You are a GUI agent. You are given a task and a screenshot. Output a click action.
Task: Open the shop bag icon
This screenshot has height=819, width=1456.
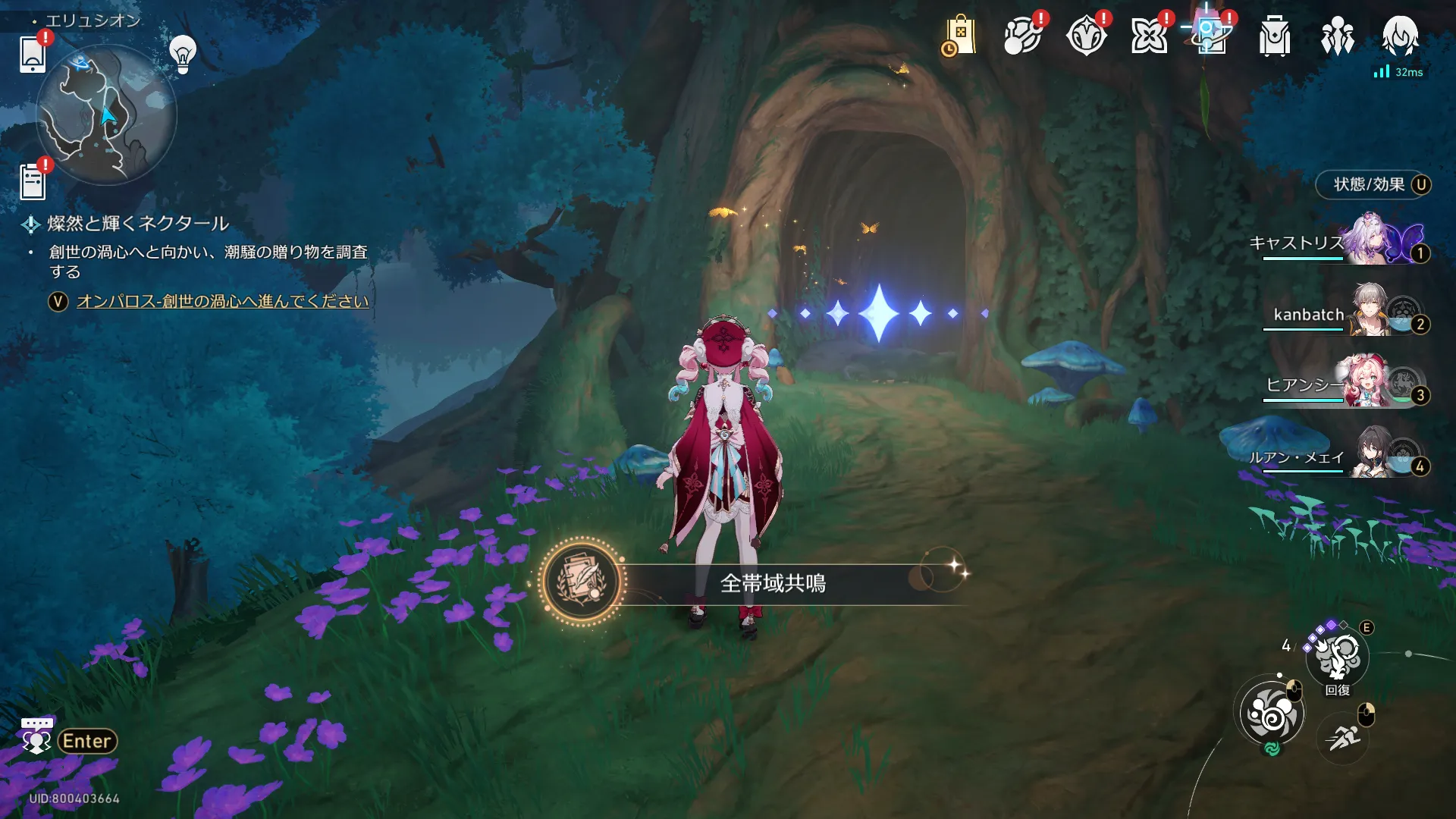[960, 36]
